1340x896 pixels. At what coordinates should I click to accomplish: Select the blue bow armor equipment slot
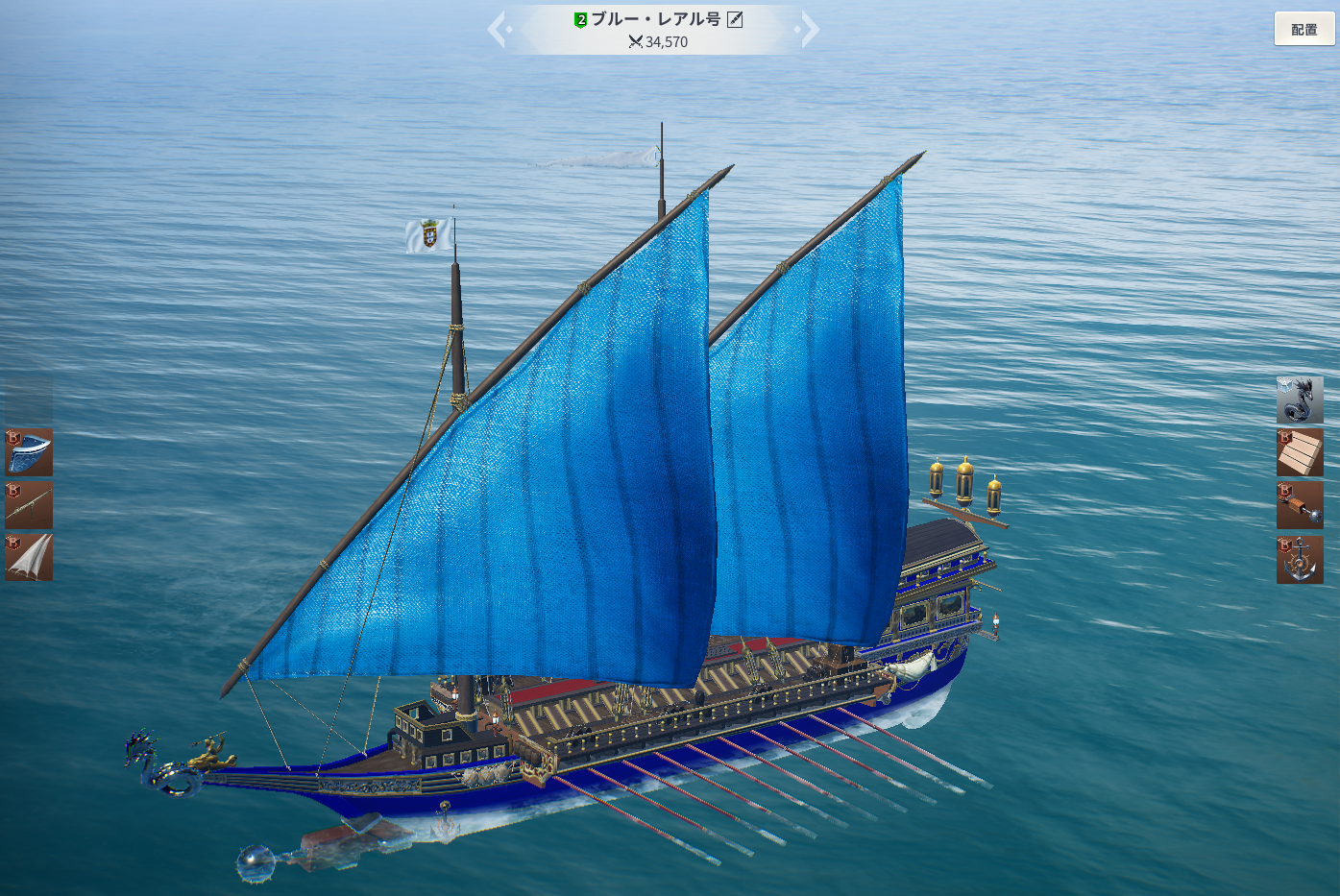click(x=29, y=452)
